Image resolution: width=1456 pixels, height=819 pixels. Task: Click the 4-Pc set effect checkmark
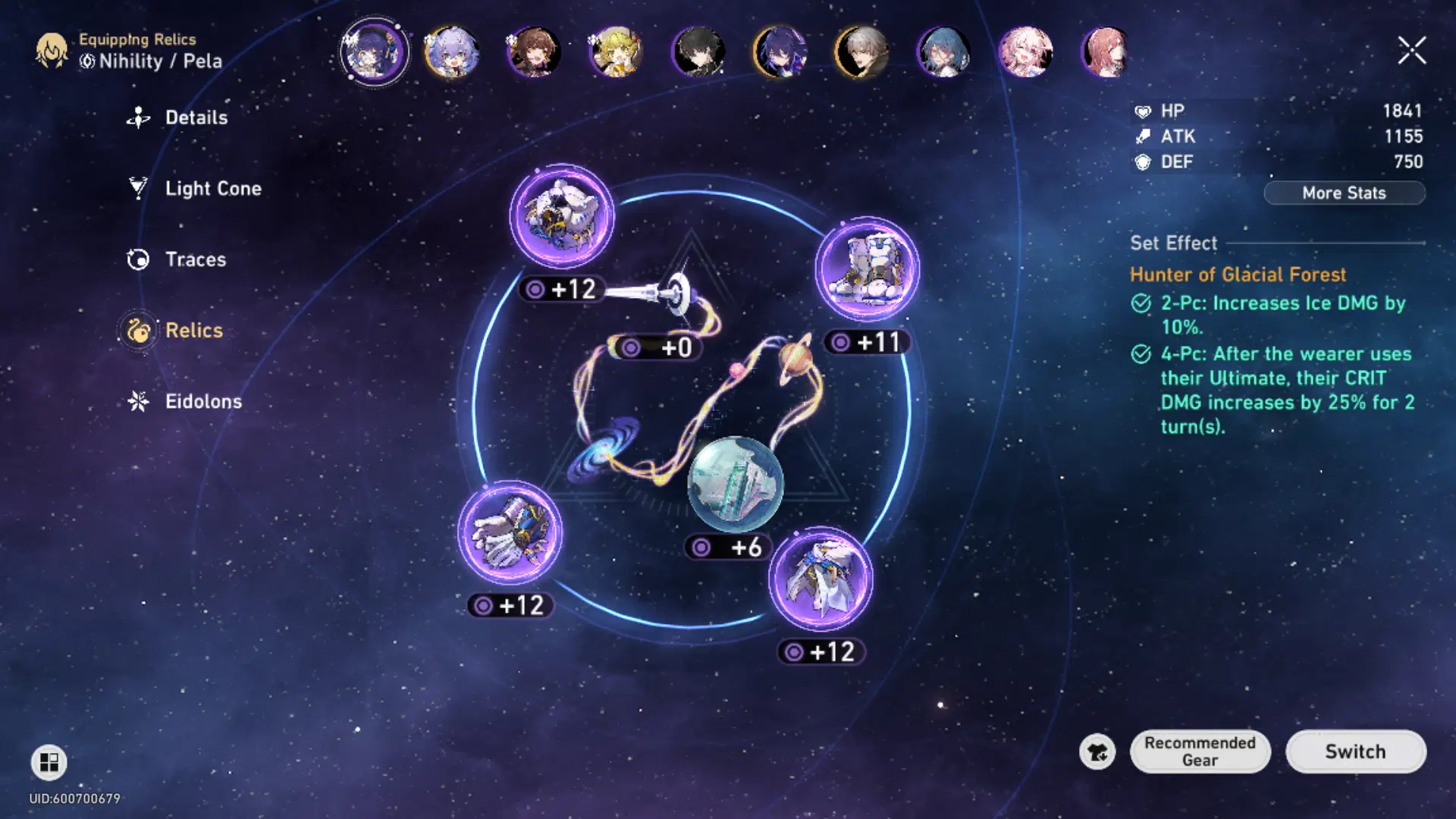(1142, 353)
